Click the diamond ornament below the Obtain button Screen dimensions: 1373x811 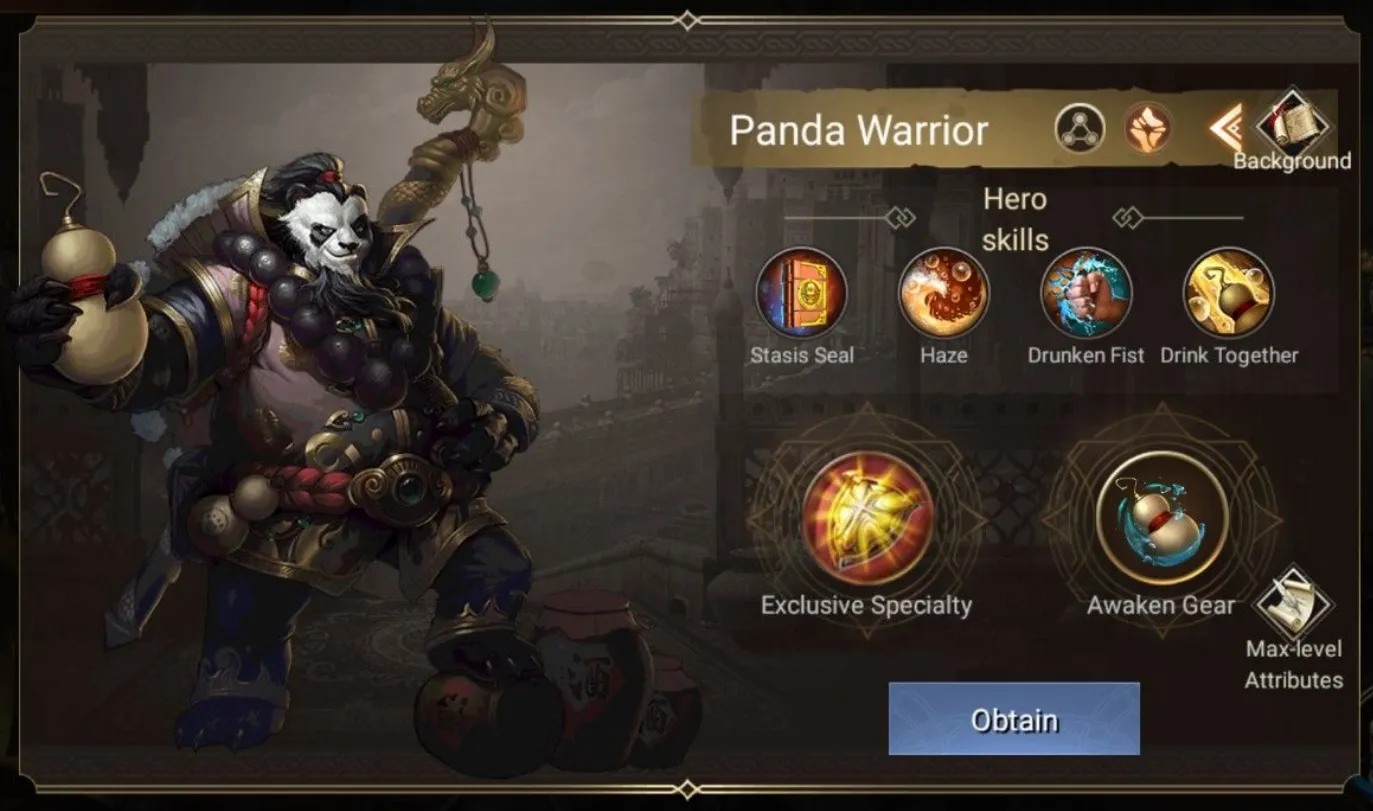[686, 789]
